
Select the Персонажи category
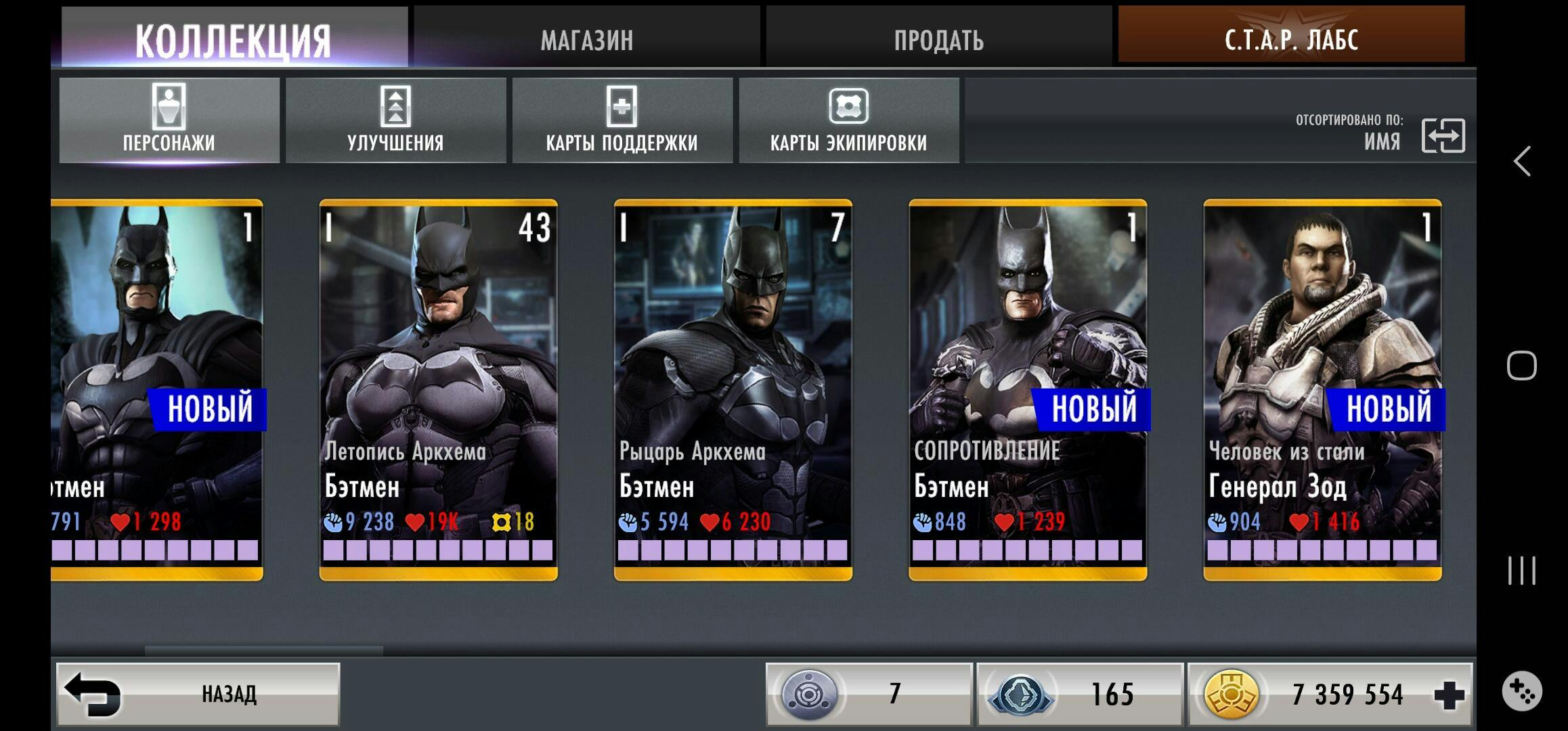click(169, 120)
